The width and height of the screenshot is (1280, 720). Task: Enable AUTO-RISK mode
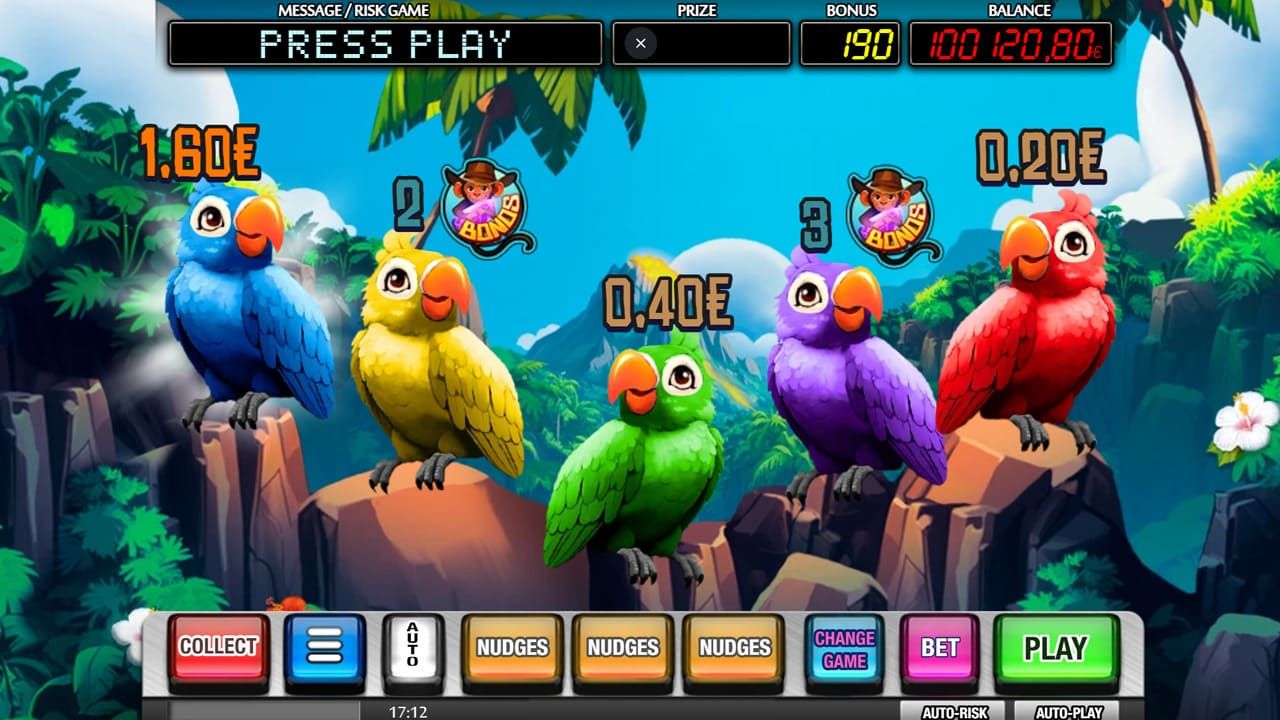pos(953,712)
